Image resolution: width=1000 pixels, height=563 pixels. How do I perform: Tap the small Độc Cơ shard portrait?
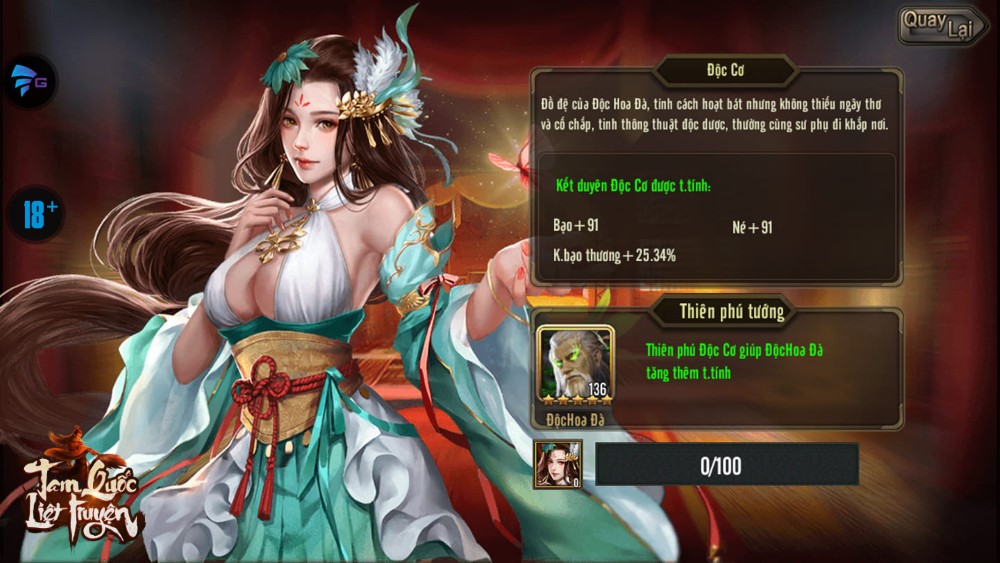pyautogui.click(x=558, y=464)
